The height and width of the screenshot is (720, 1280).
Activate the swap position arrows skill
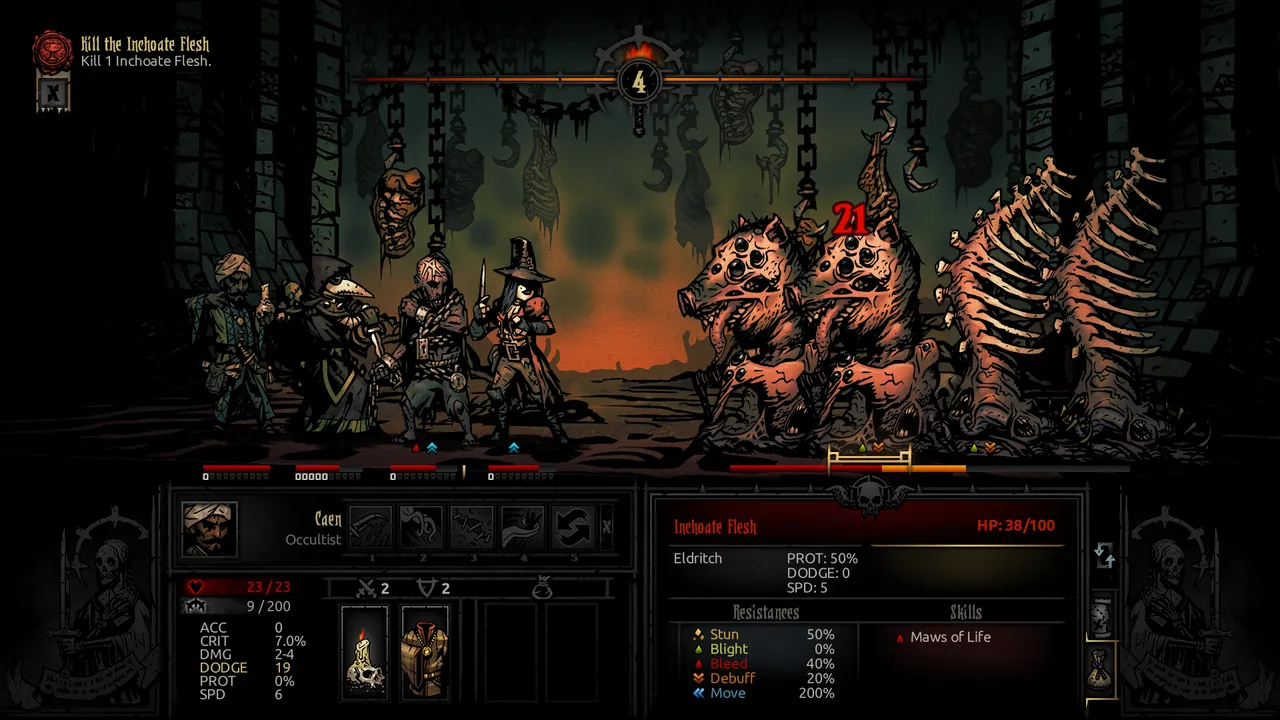(573, 527)
